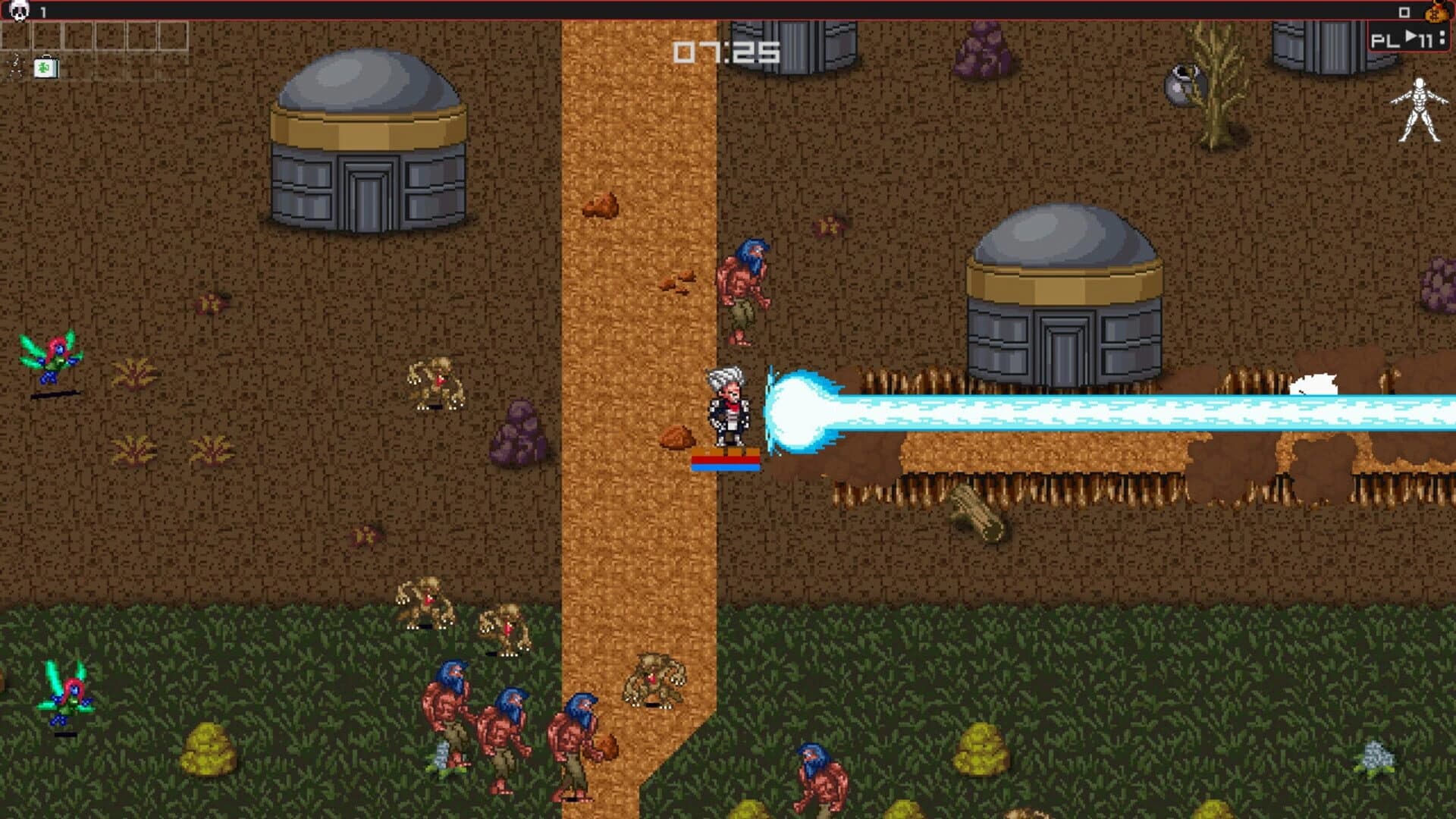The height and width of the screenshot is (819, 1456).
Task: Click the kill count number next to the skull
Action: tap(43, 11)
